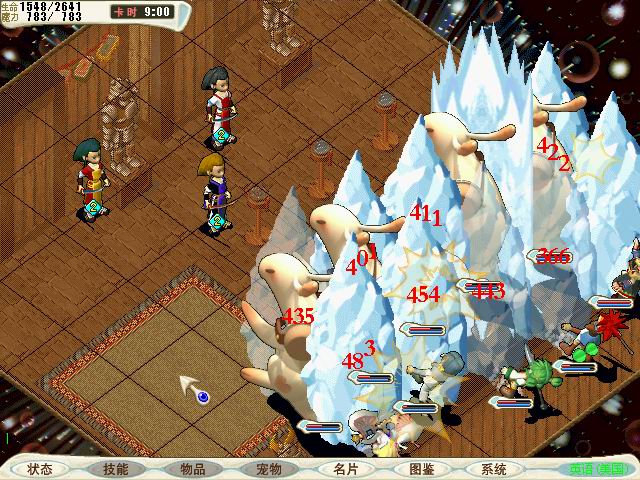Show the 名片 name card panel
The image size is (640, 480).
point(344,468)
